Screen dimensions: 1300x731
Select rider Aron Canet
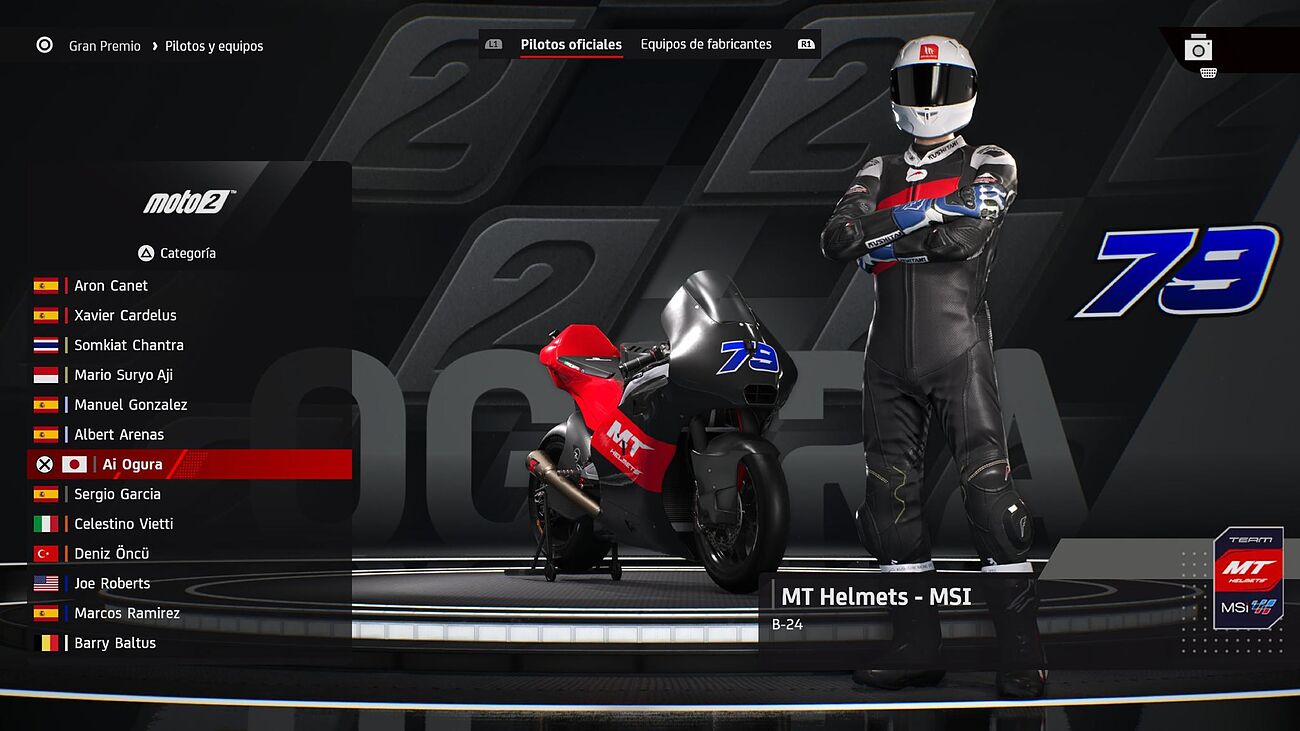111,286
